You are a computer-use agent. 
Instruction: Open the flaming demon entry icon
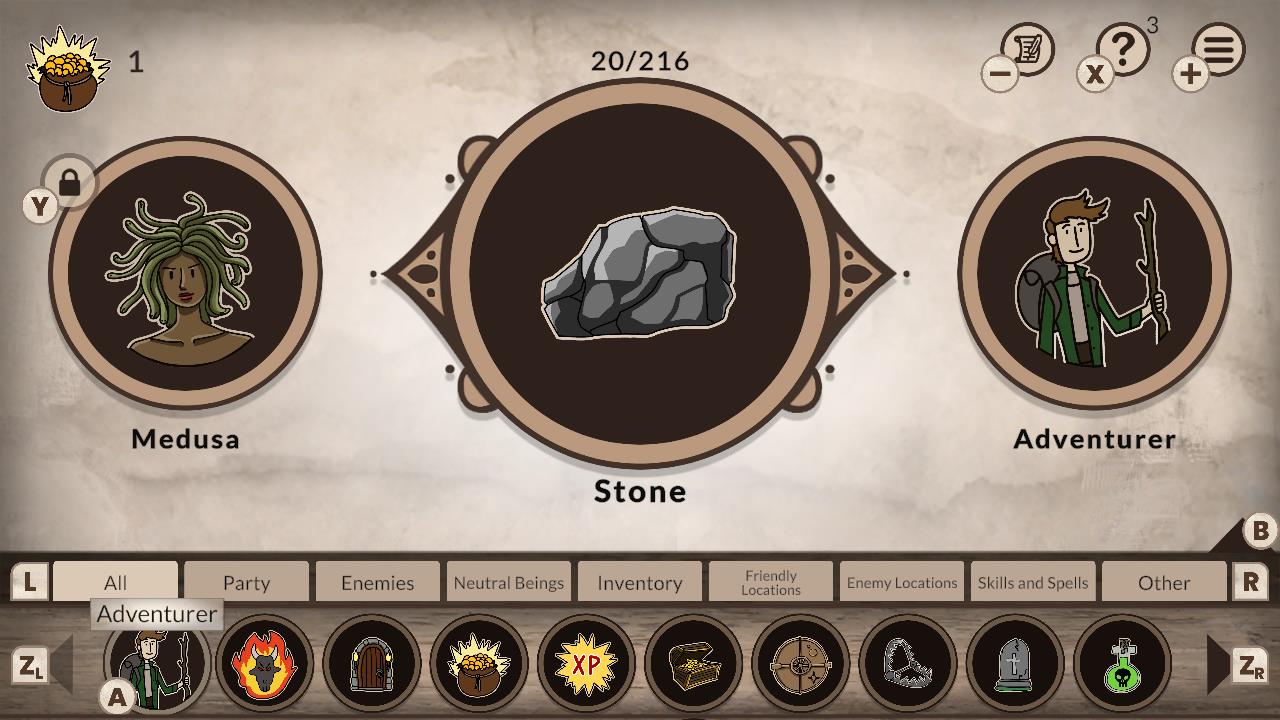click(x=263, y=663)
